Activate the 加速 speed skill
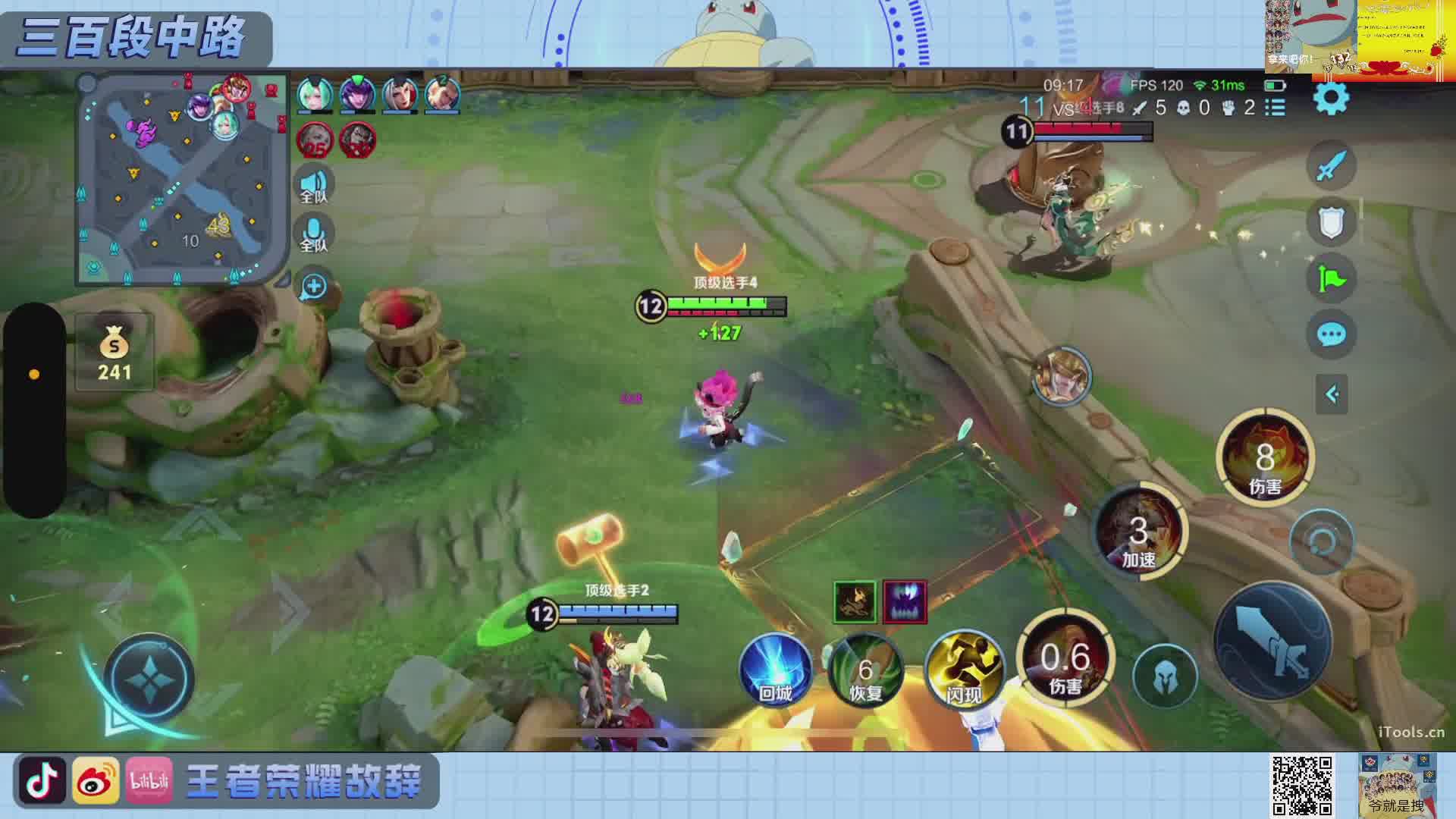Image resolution: width=1456 pixels, height=819 pixels. (1138, 531)
